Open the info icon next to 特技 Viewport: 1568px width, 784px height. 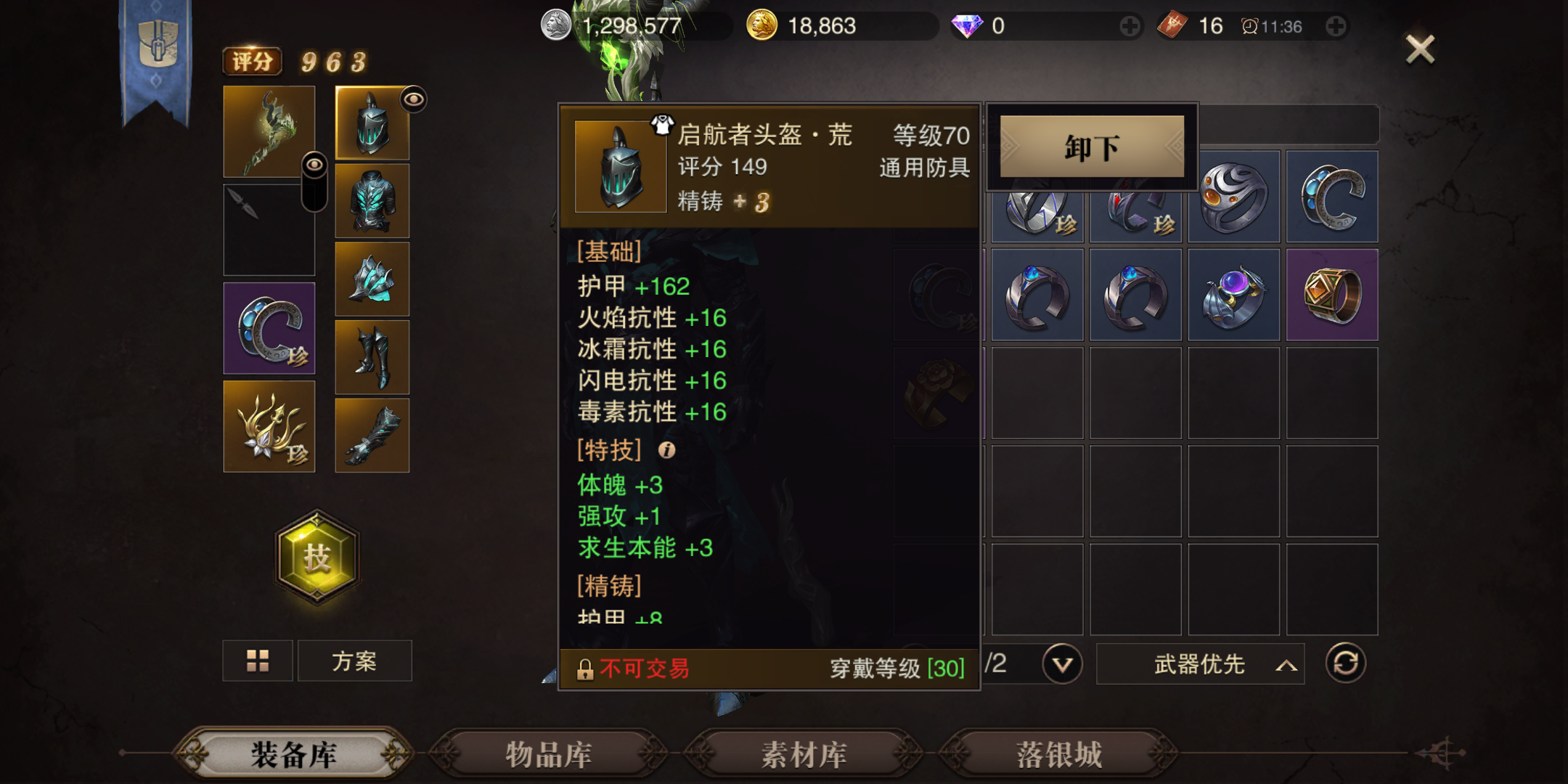pyautogui.click(x=669, y=452)
